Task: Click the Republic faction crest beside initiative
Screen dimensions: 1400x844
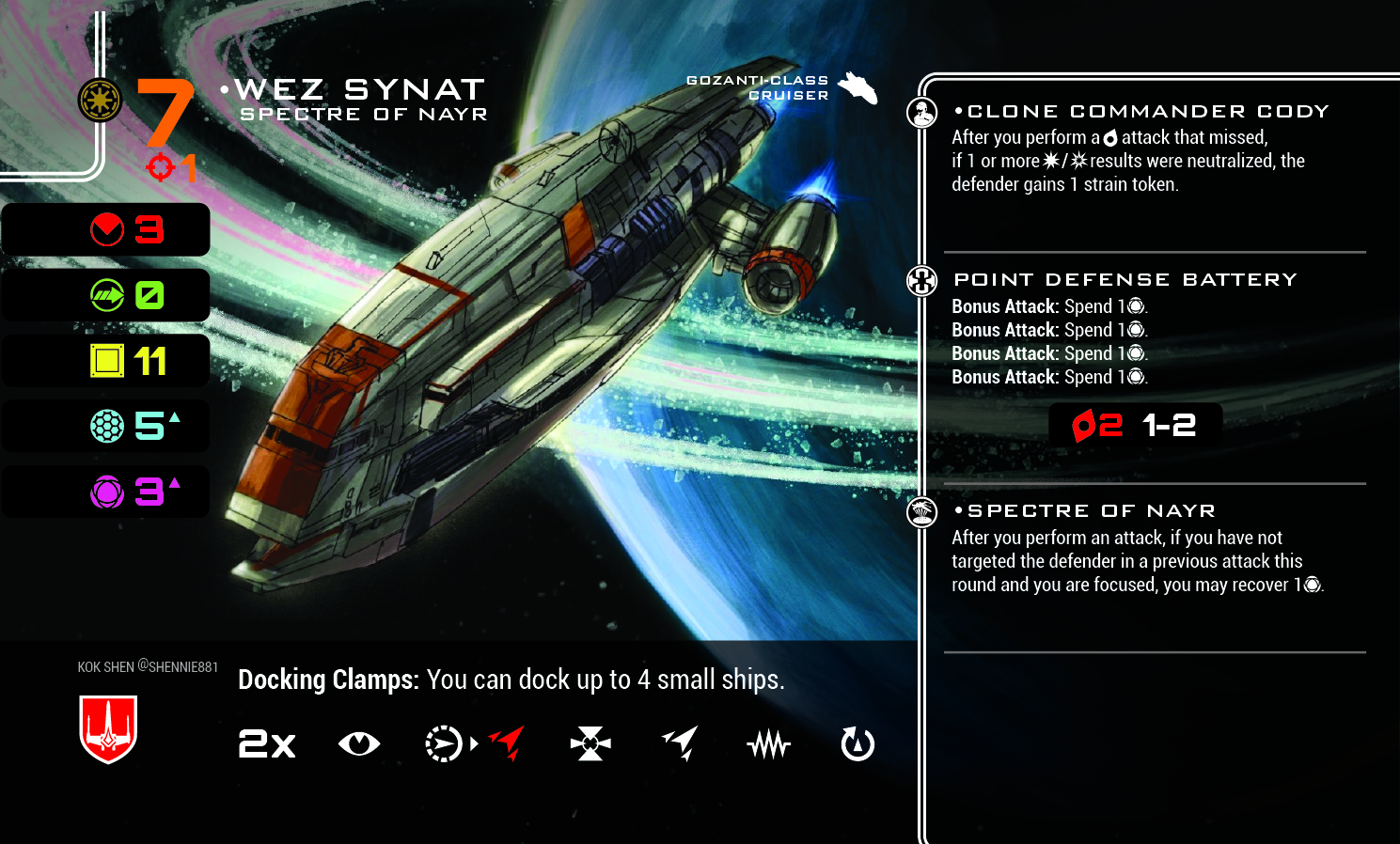Action: coord(100,100)
